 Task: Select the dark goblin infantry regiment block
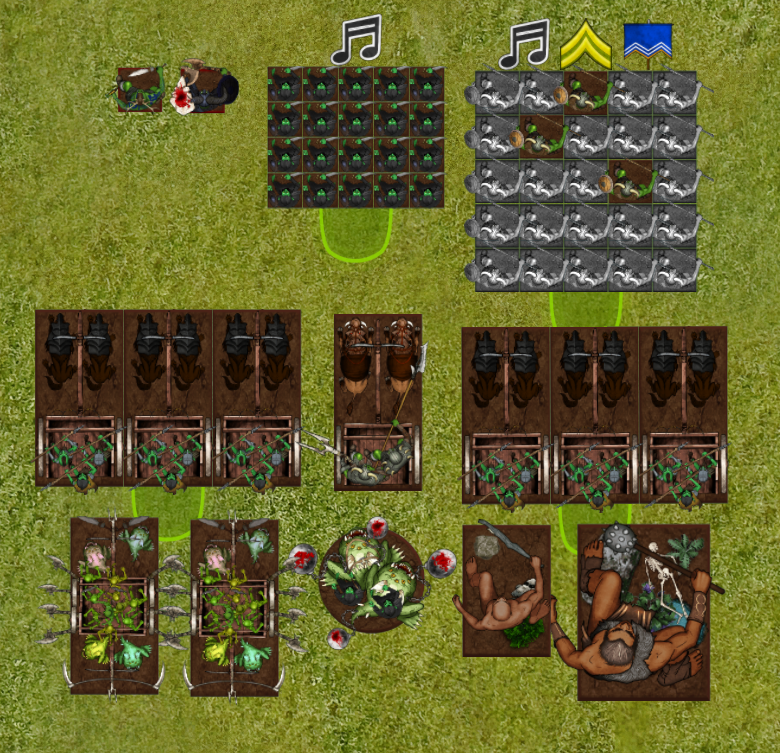356,137
